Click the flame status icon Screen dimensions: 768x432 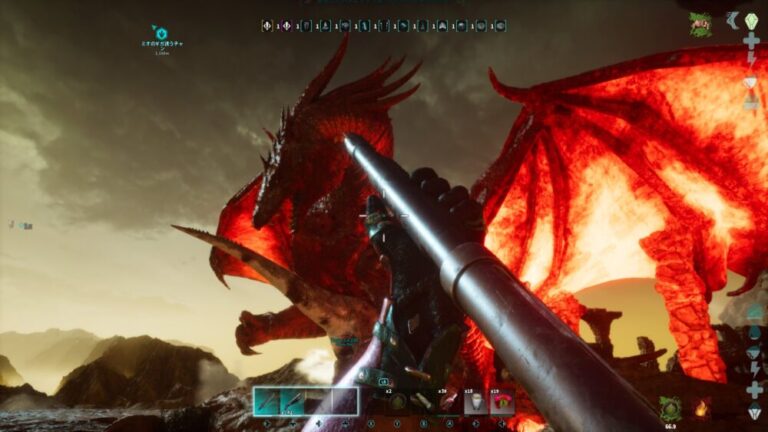tap(701, 407)
